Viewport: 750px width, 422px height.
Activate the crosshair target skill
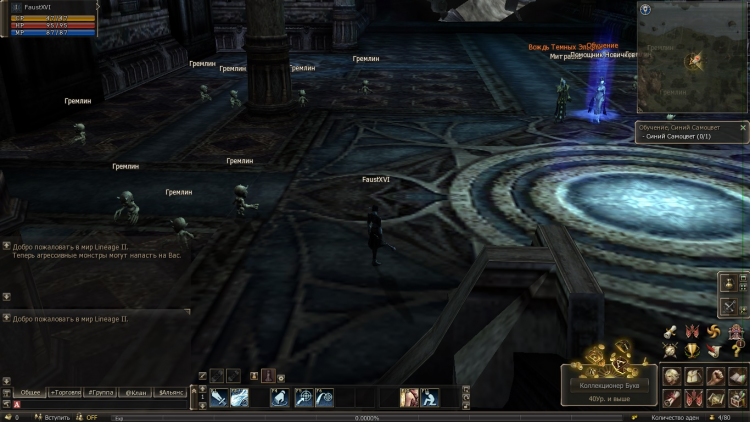(x=303, y=398)
